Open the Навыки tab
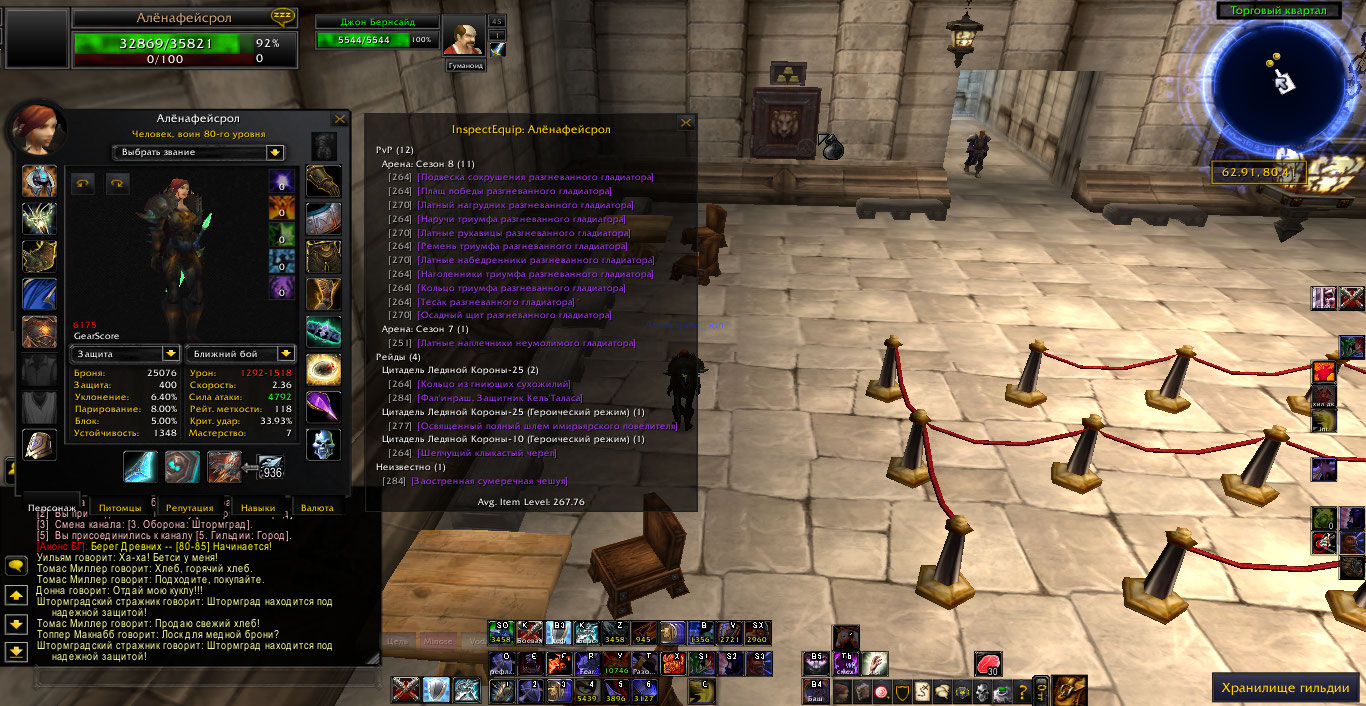 pos(258,508)
